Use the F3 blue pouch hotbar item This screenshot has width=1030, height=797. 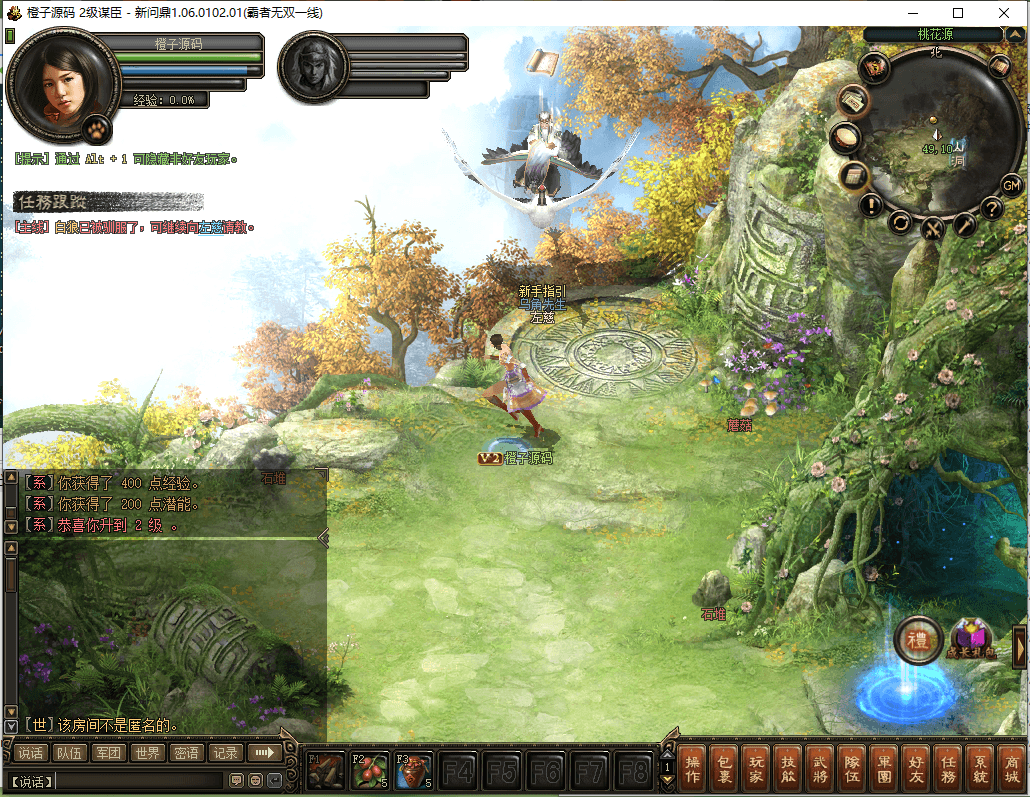pos(414,771)
